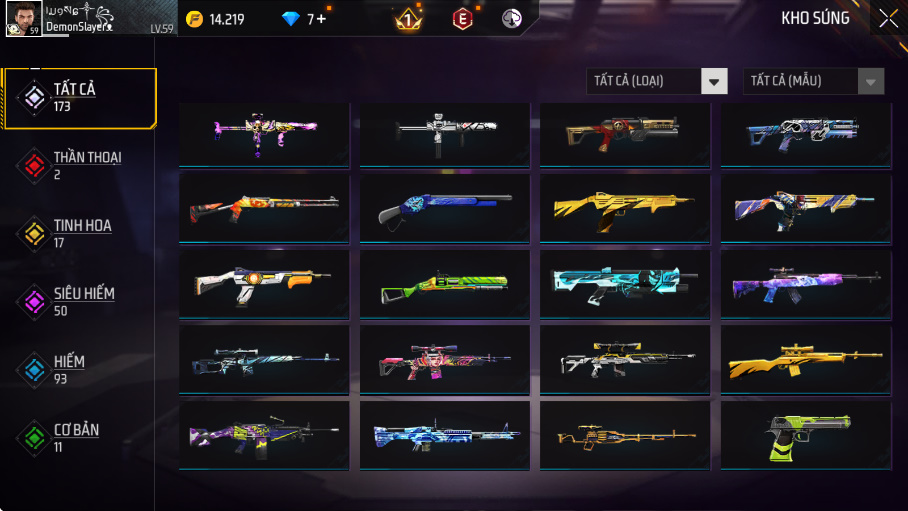This screenshot has width=908, height=511.
Task: Select the red E emblem icon
Action: click(x=461, y=18)
